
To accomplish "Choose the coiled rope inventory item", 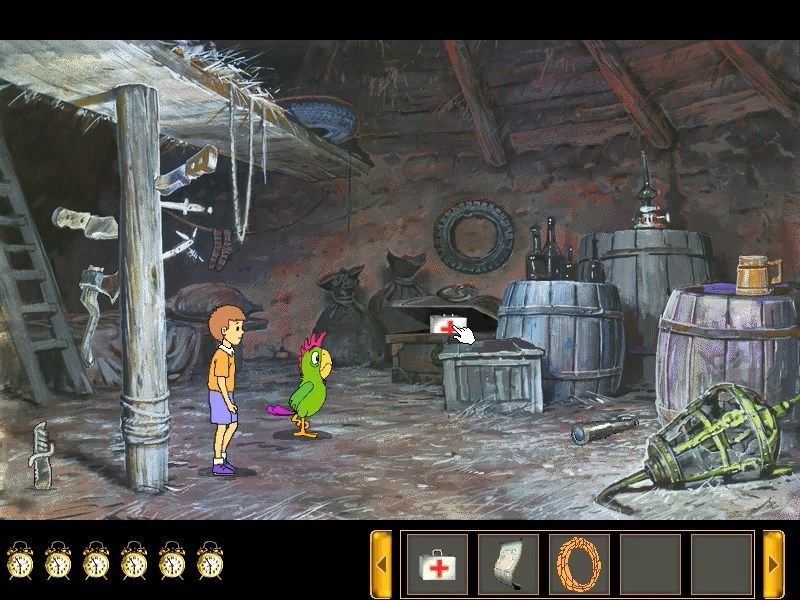I will coord(579,564).
